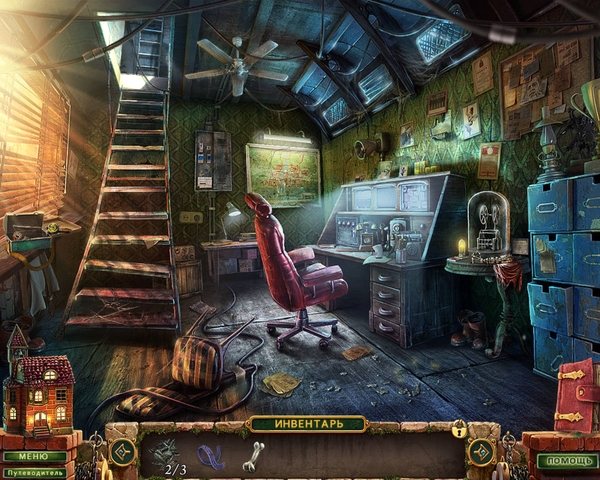The image size is (600, 480).
Task: Click the ИНВЕНТАРЬ panel label
Action: [x=307, y=424]
